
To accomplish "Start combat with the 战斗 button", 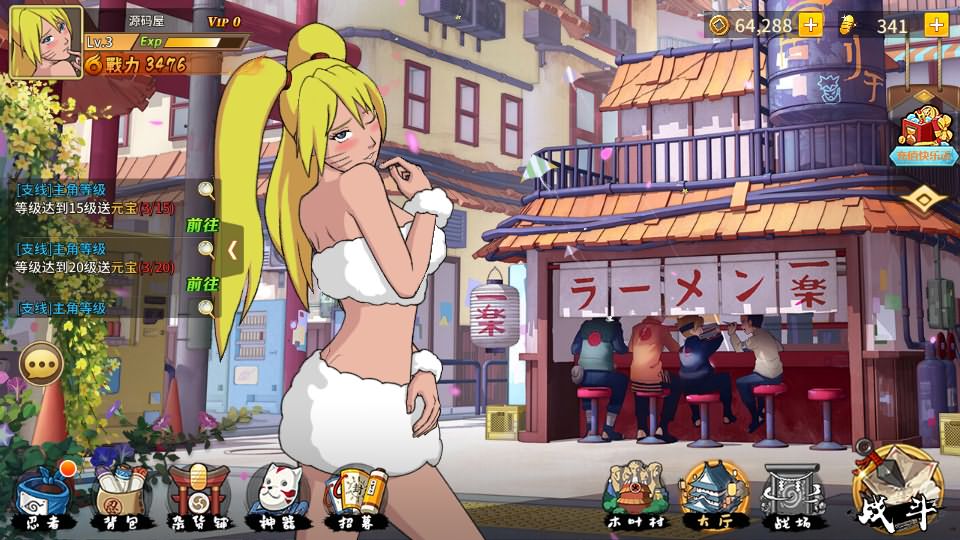I will coord(897,492).
